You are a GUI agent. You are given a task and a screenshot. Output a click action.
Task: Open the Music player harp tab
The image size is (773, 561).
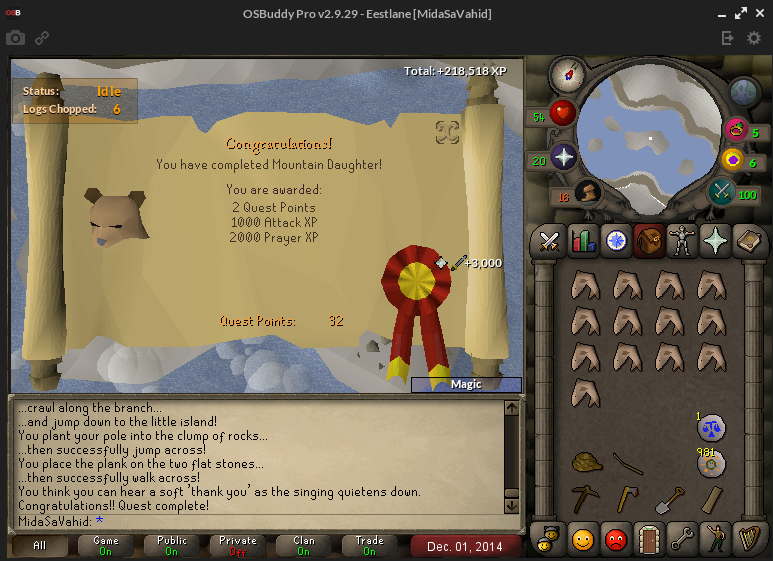click(x=749, y=539)
